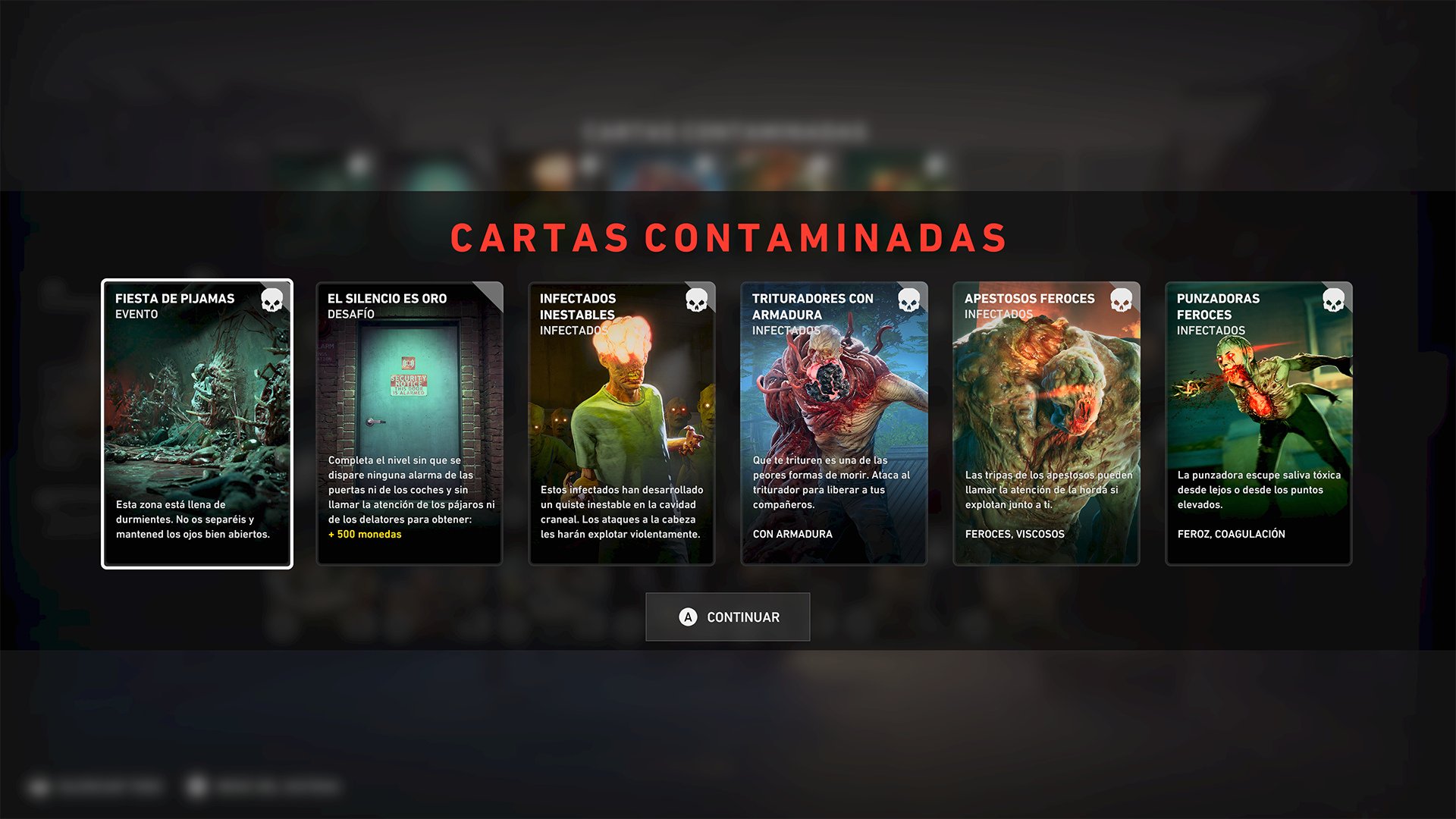The image size is (1456, 819).
Task: Select the Trituradores con Armadura card
Action: coord(834,423)
